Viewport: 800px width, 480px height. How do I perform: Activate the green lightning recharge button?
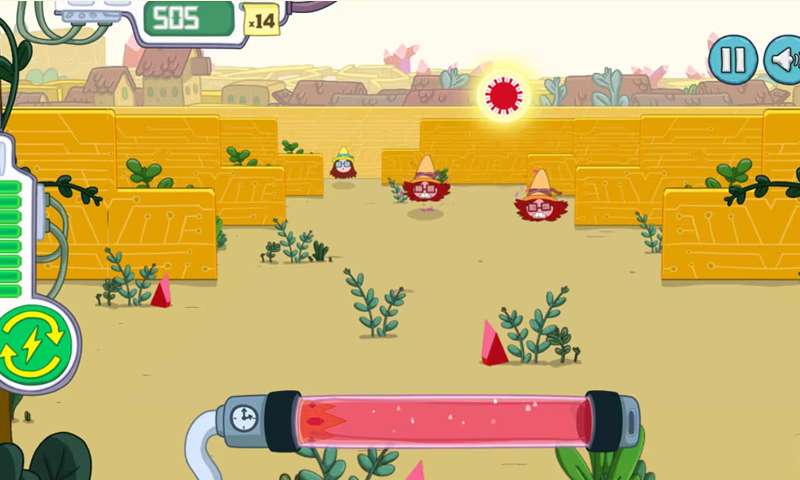click(33, 344)
